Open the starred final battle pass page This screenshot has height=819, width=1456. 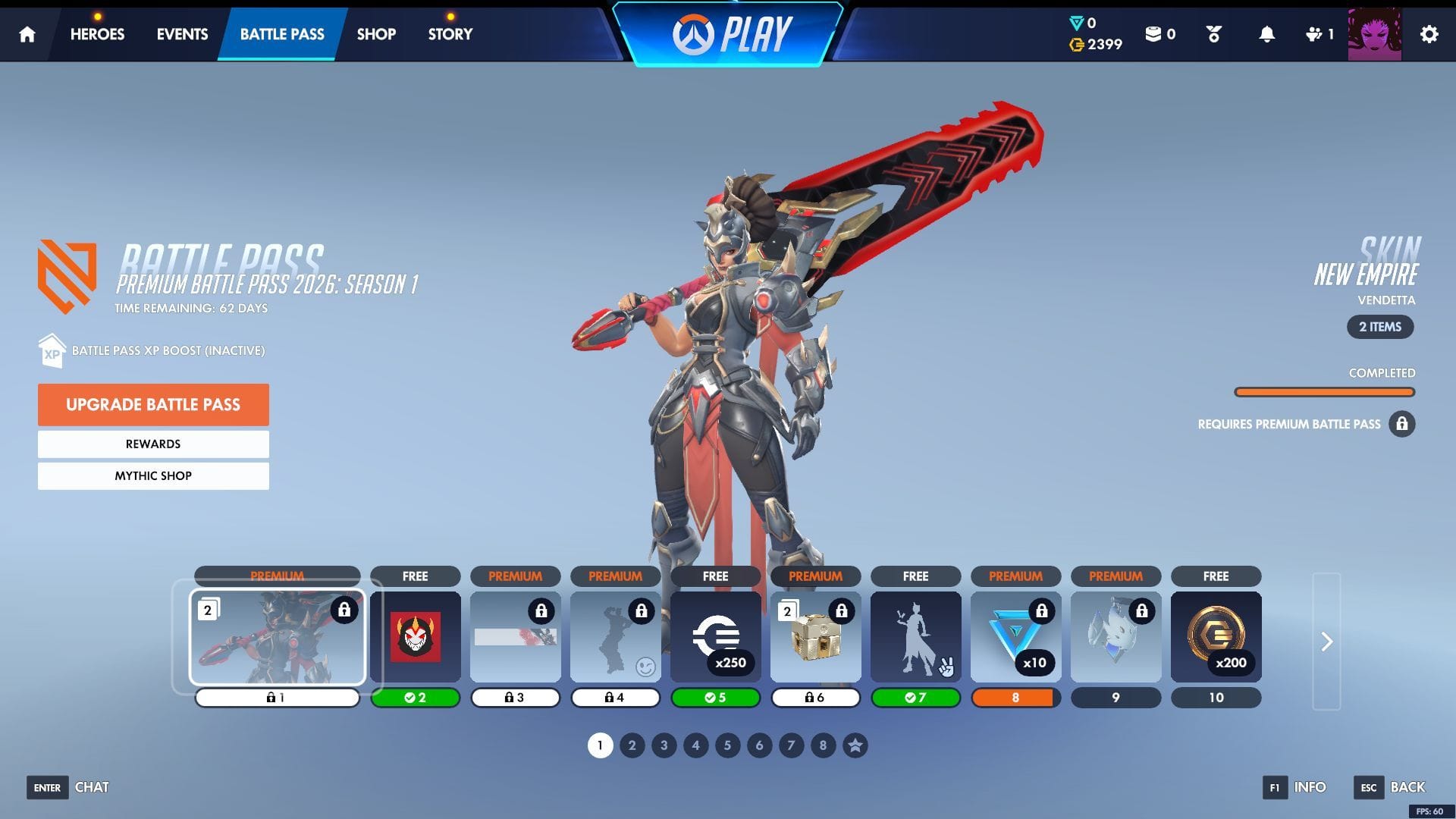point(854,745)
